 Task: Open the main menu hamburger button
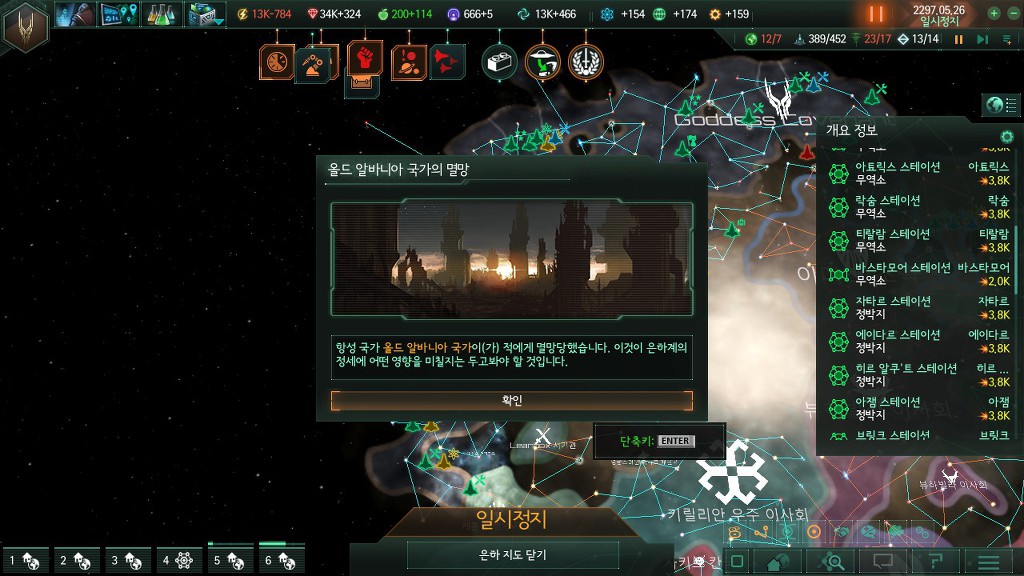[x=989, y=561]
